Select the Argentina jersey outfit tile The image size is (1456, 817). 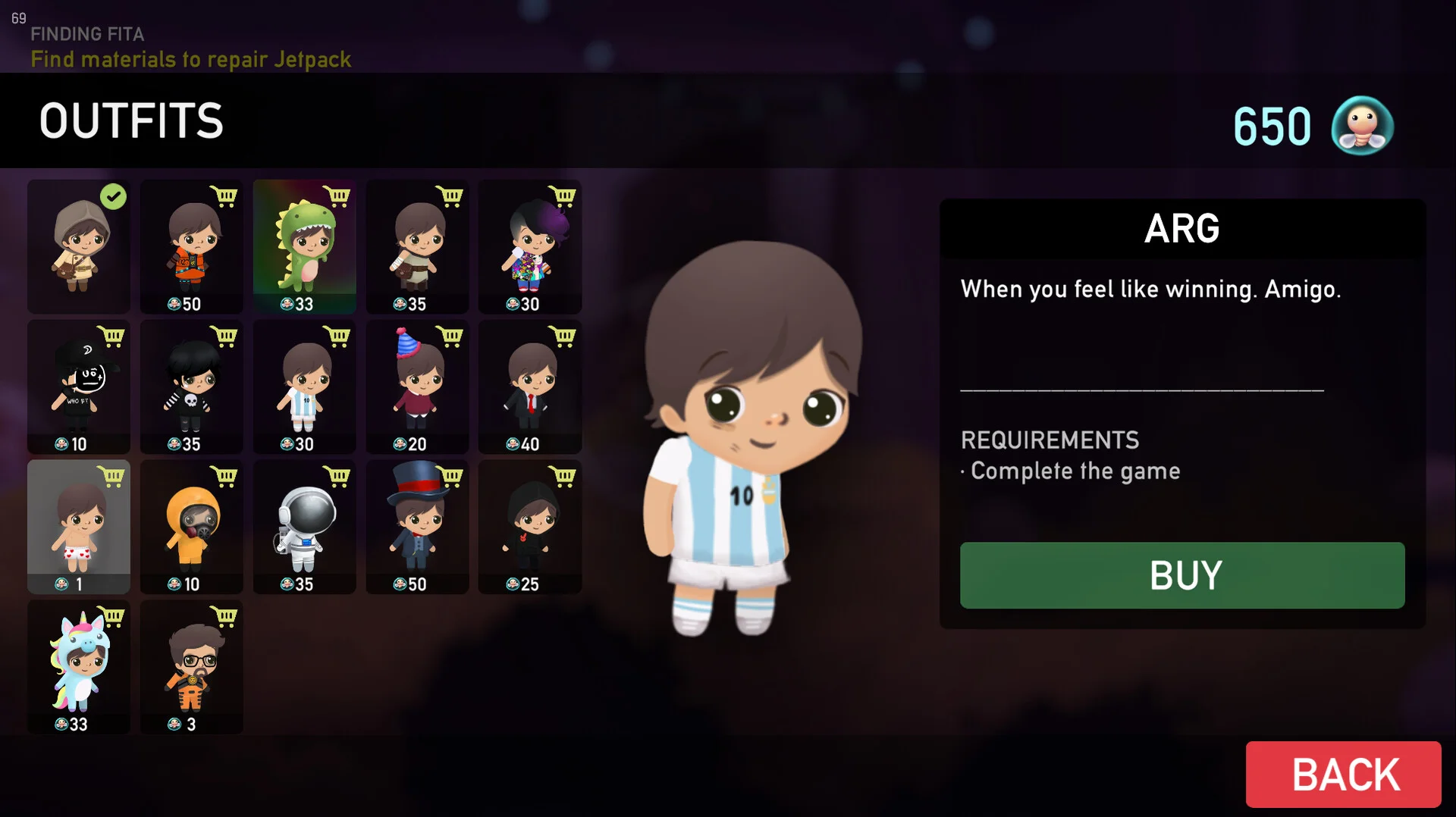304,387
